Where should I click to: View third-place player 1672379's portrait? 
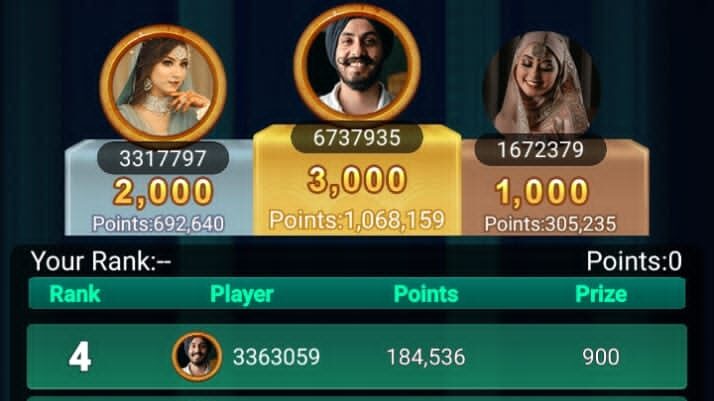click(x=541, y=83)
